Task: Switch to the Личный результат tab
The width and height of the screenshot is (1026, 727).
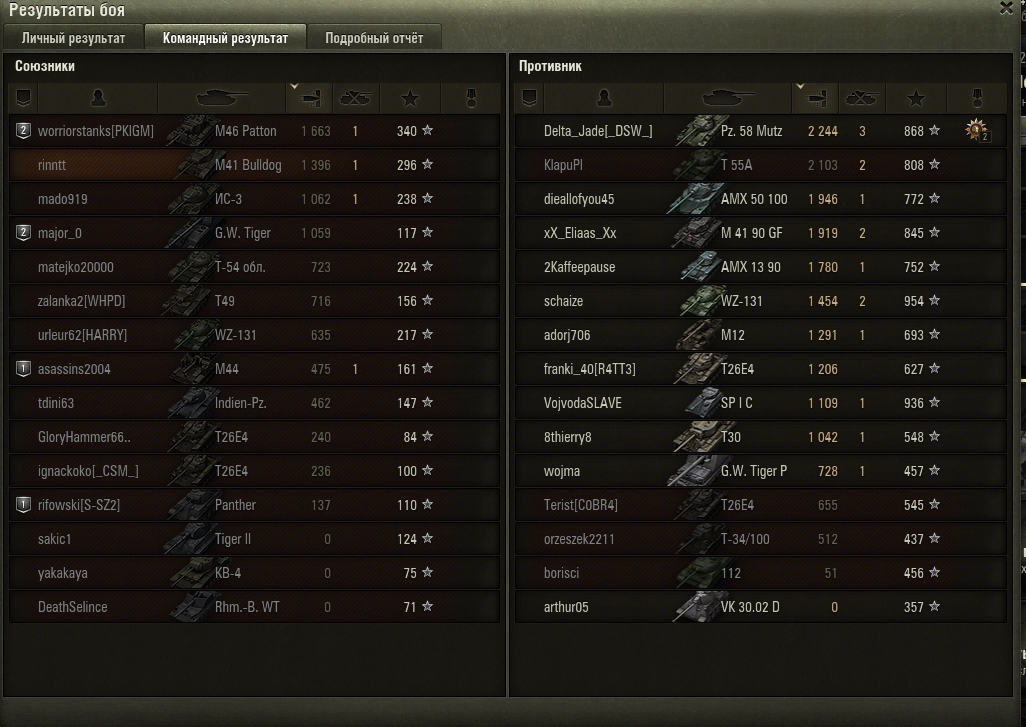Action: point(73,38)
